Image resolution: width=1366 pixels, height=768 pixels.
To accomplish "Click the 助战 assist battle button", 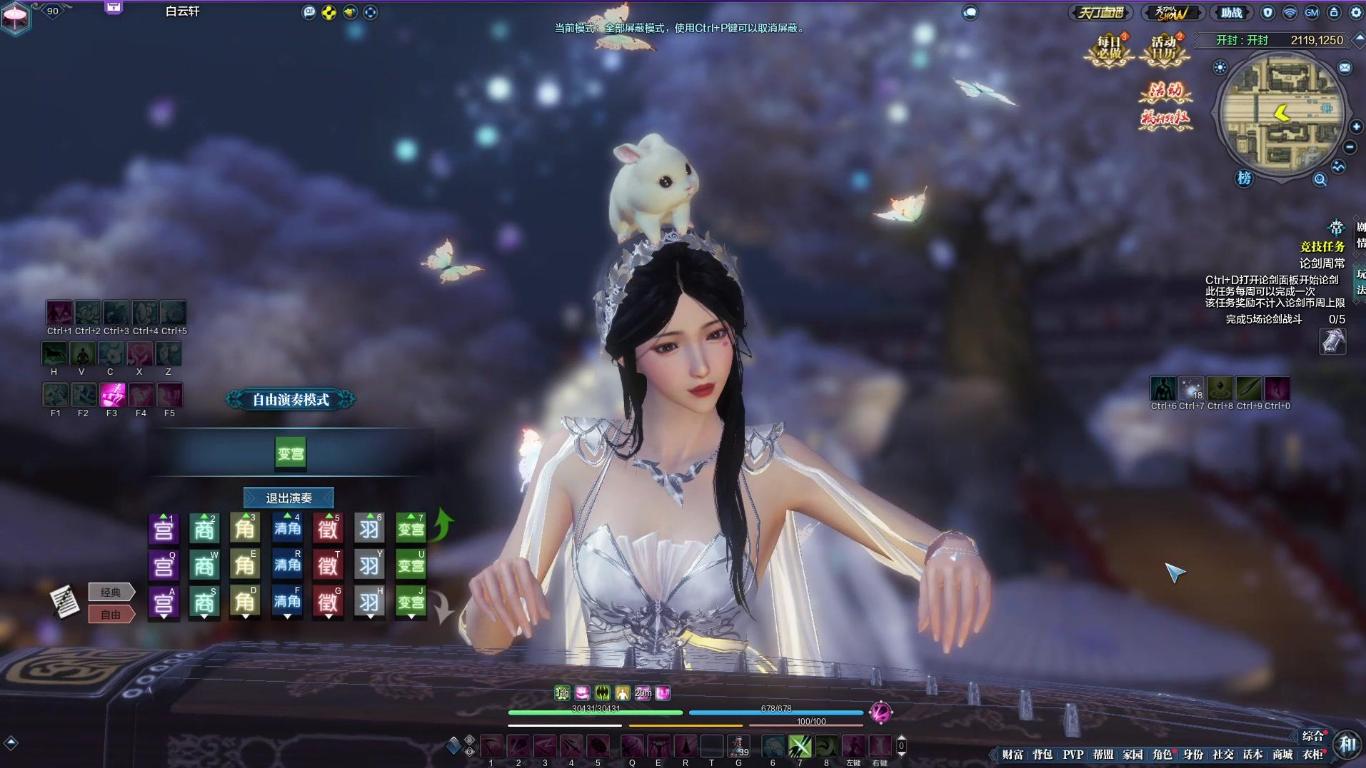I will (1232, 13).
